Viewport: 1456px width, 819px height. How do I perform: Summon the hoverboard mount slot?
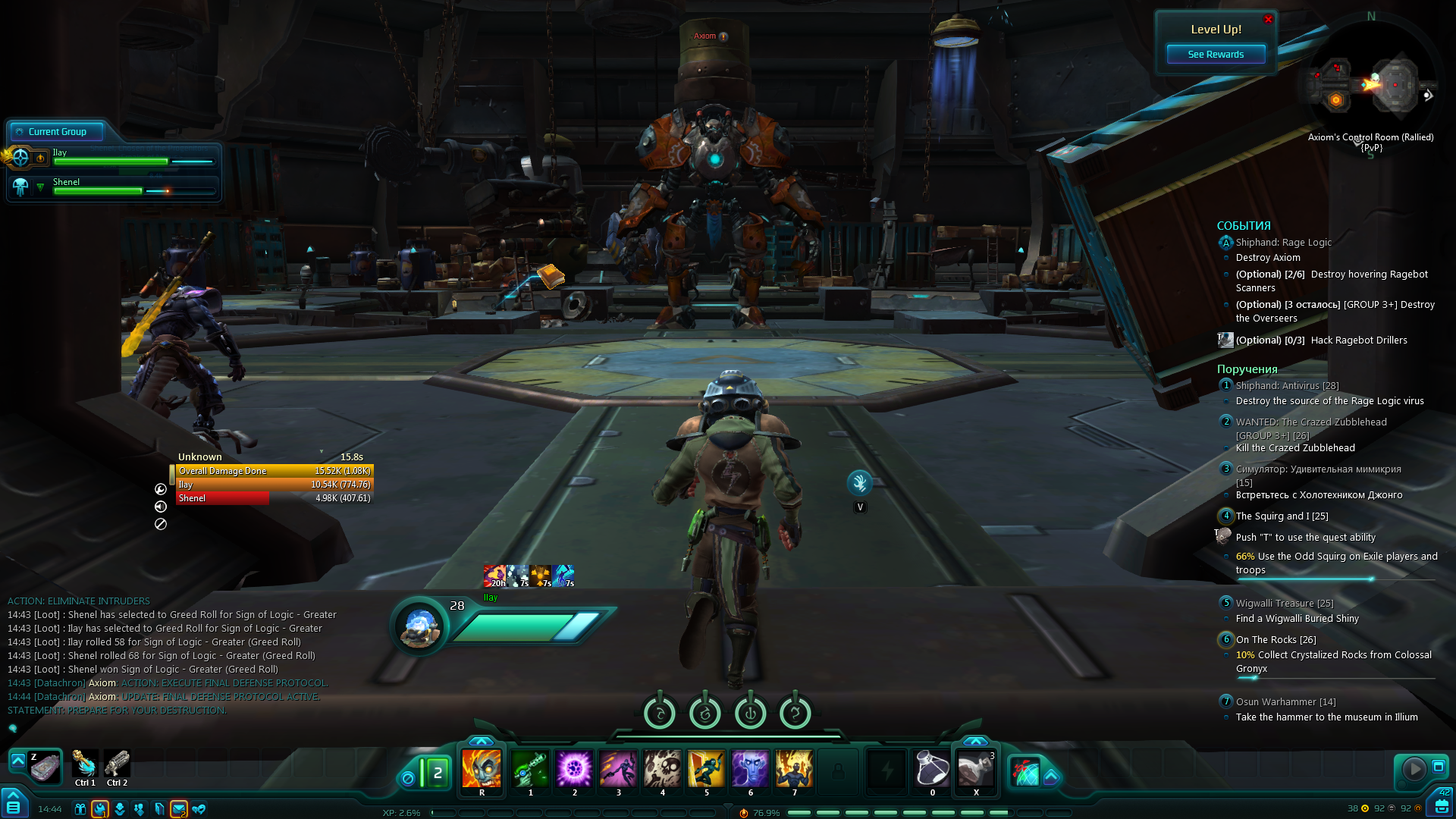click(x=45, y=767)
